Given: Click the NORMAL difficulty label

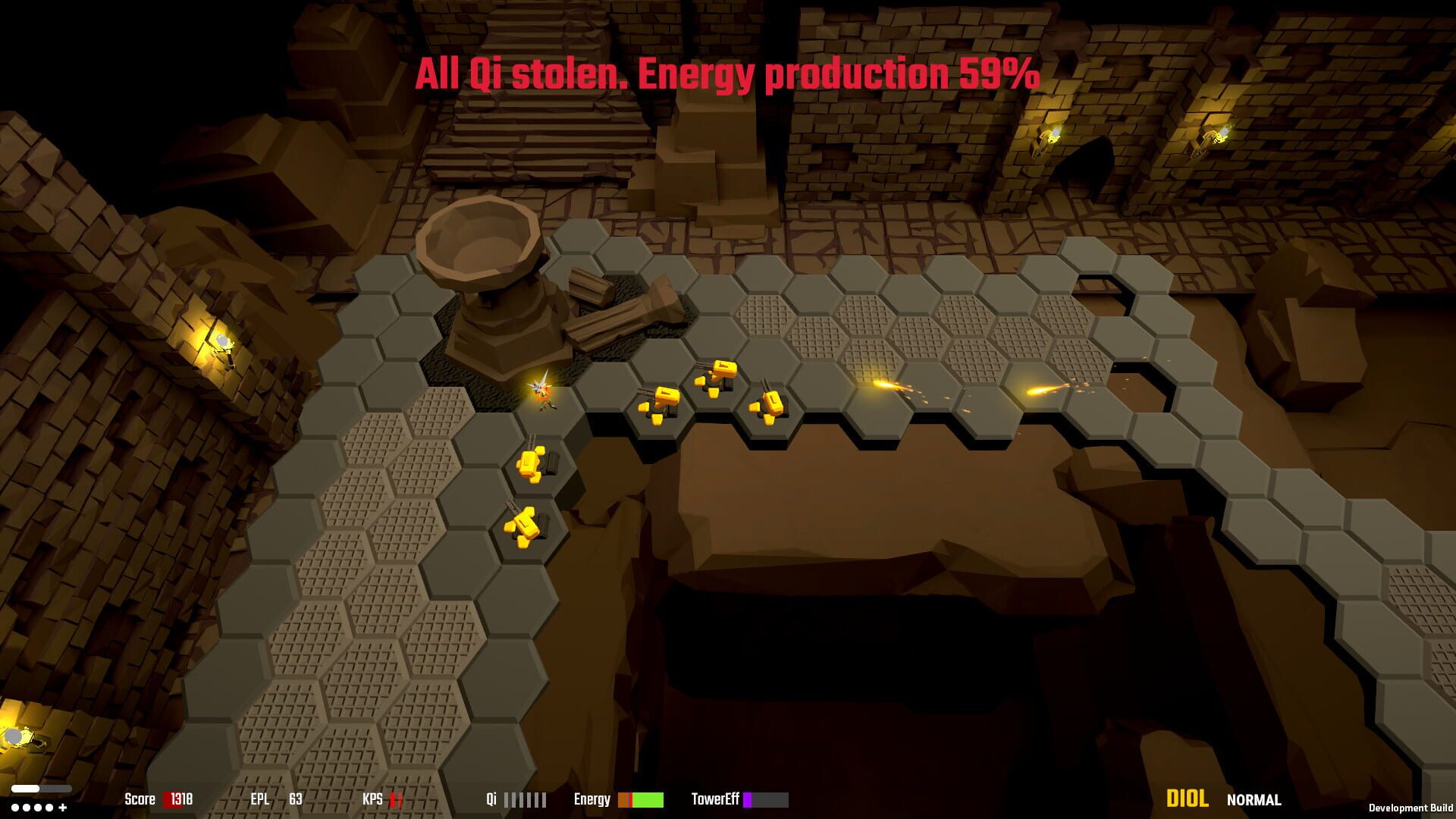Looking at the screenshot, I should (x=1253, y=800).
